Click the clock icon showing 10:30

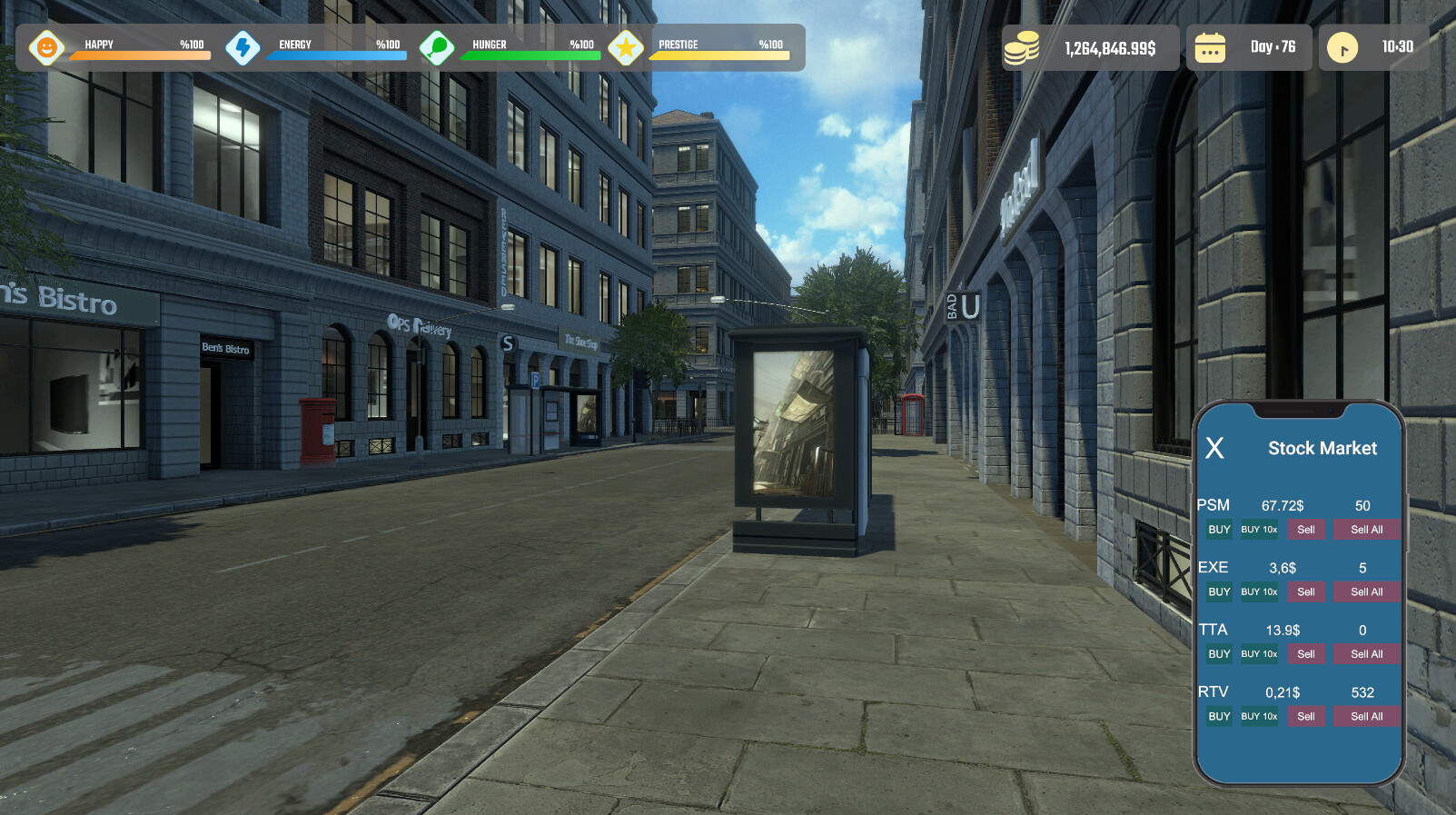point(1342,48)
